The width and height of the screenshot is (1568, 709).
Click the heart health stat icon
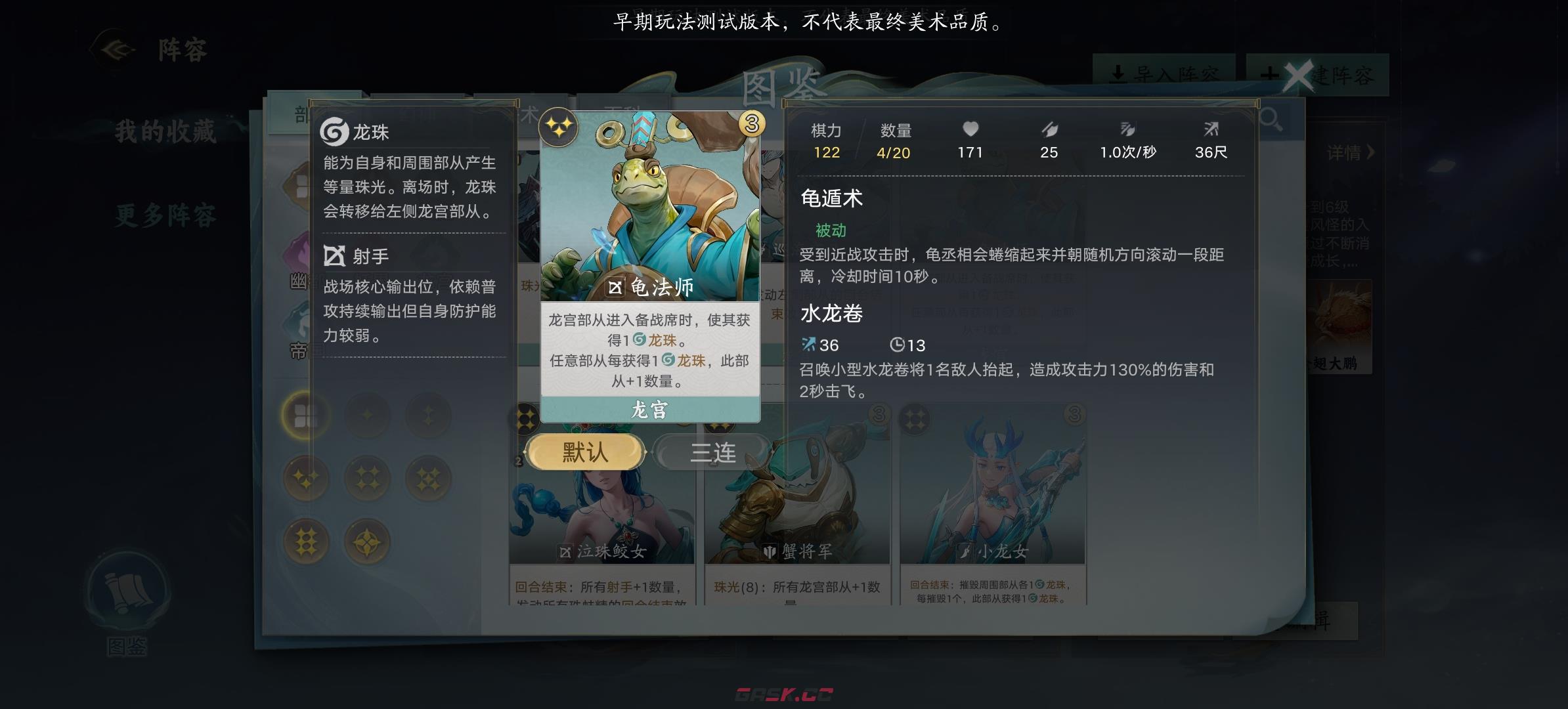pyautogui.click(x=970, y=129)
